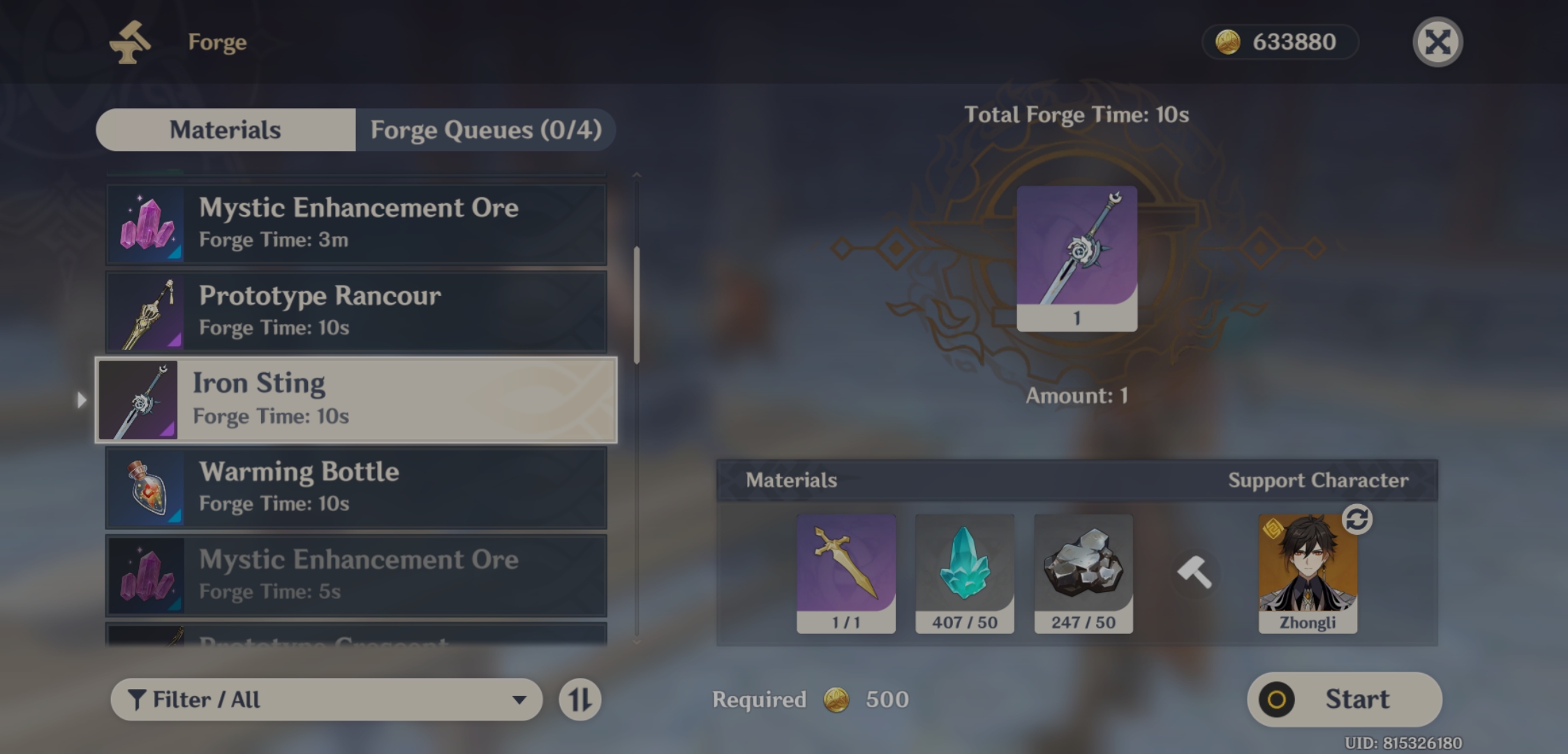View the white iron chunk material
1568x754 pixels.
point(1083,574)
